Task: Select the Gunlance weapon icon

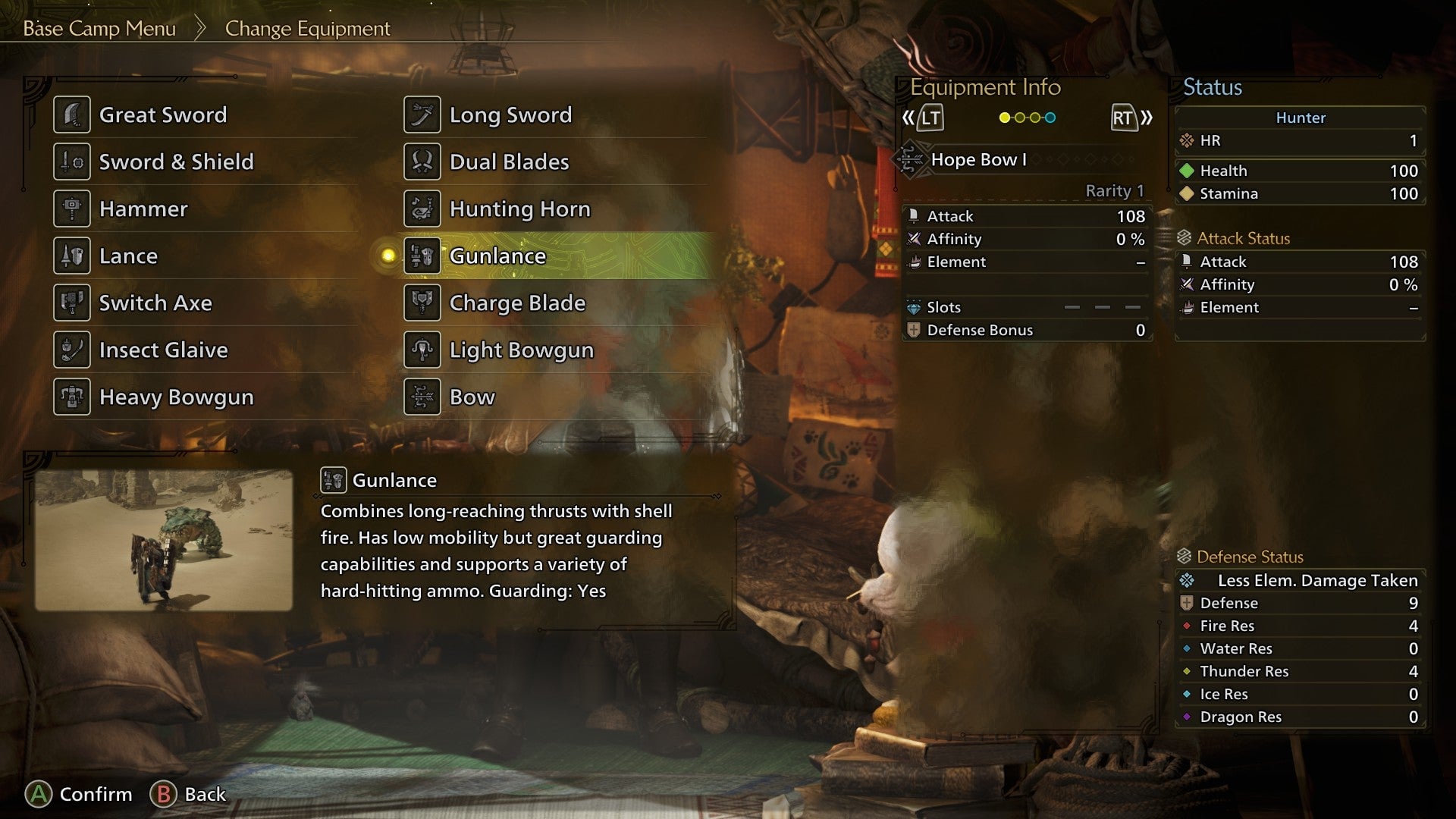Action: 422,256
